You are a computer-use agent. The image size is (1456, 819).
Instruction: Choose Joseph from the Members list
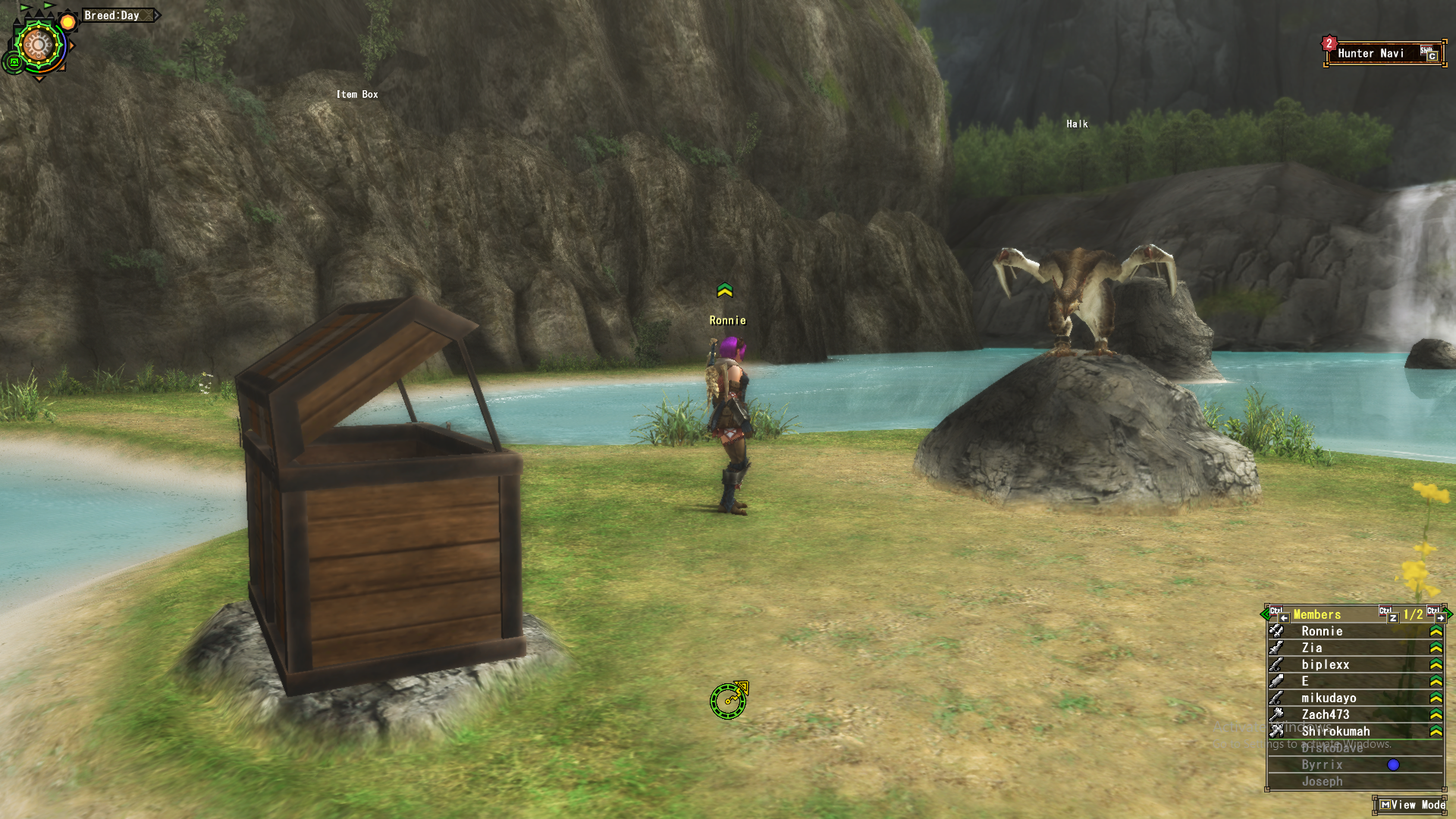[1322, 782]
